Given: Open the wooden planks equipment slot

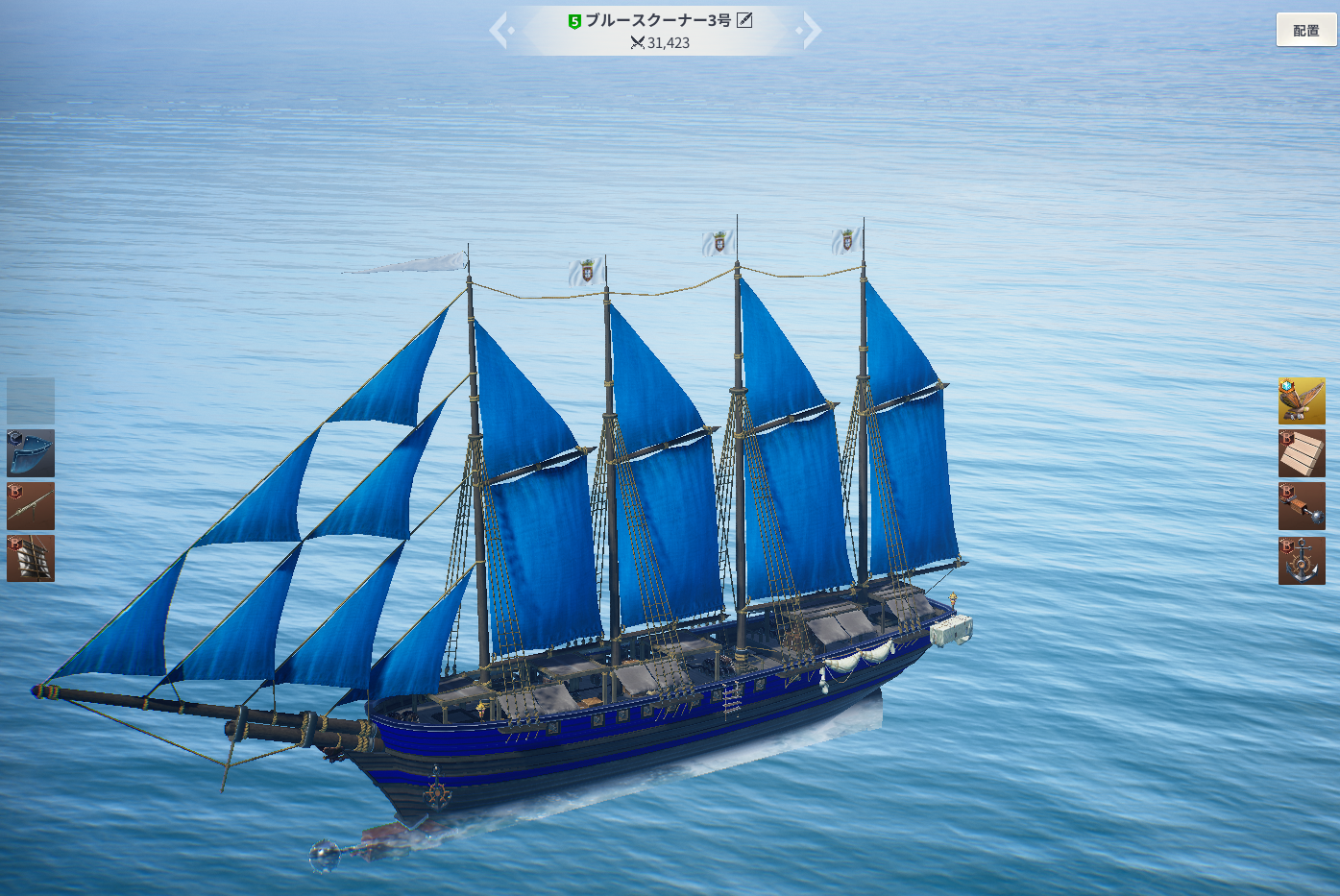Looking at the screenshot, I should coord(1302,453).
